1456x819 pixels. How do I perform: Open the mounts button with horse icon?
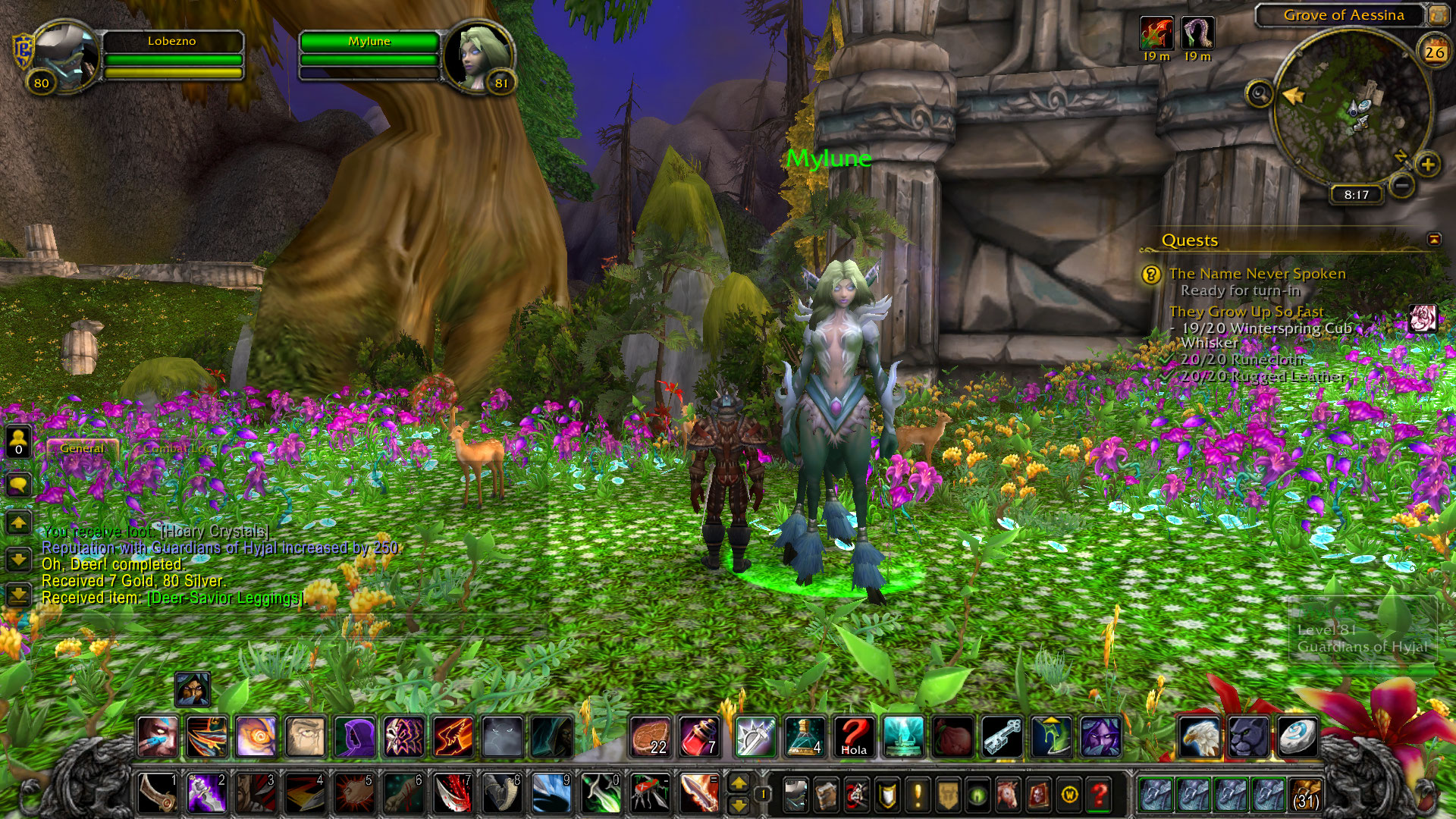pyautogui.click(x=1008, y=795)
